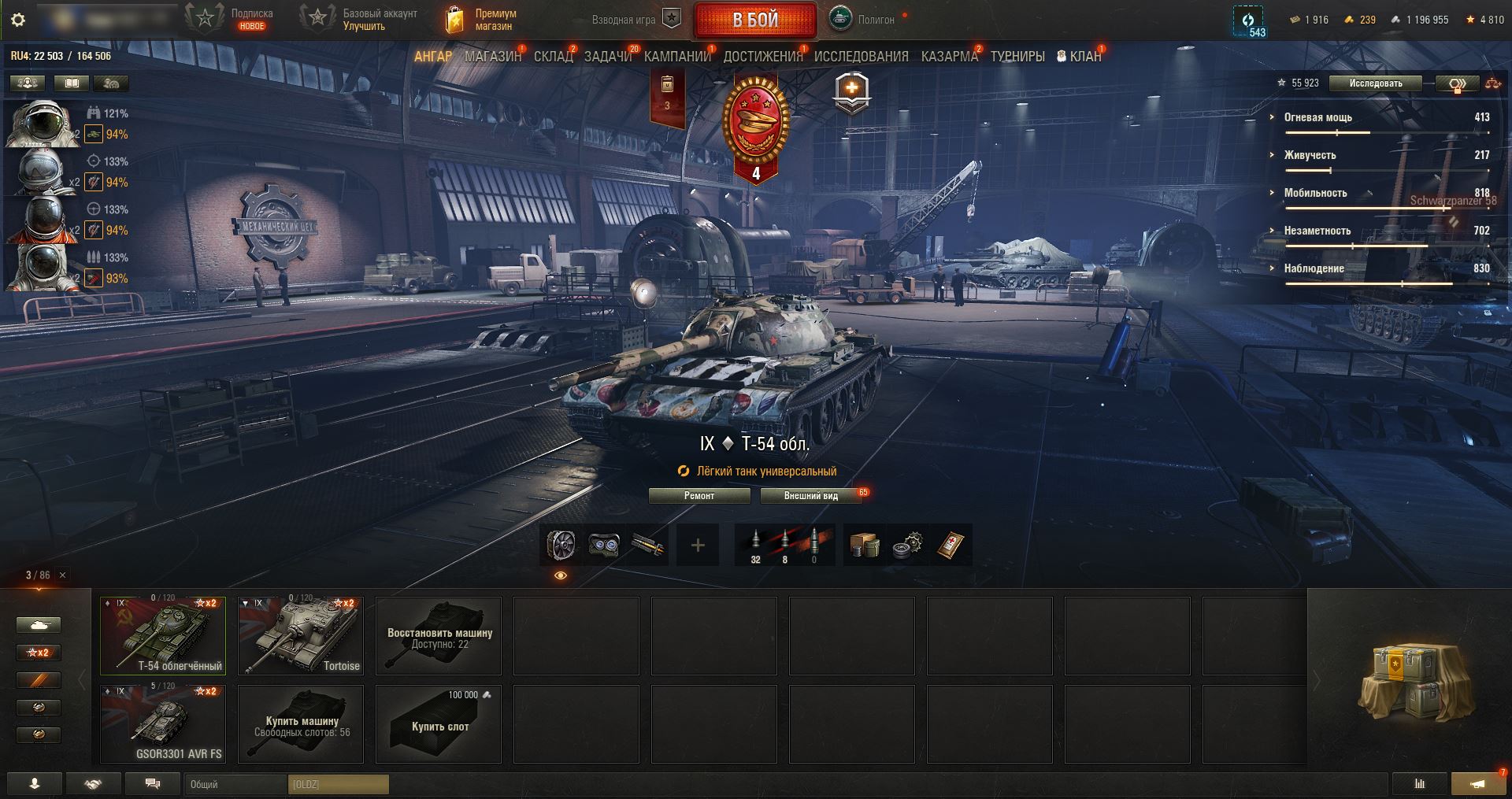Viewport: 1512px width, 799px height.
Task: Open the reward crates in the corner
Action: click(x=1410, y=682)
